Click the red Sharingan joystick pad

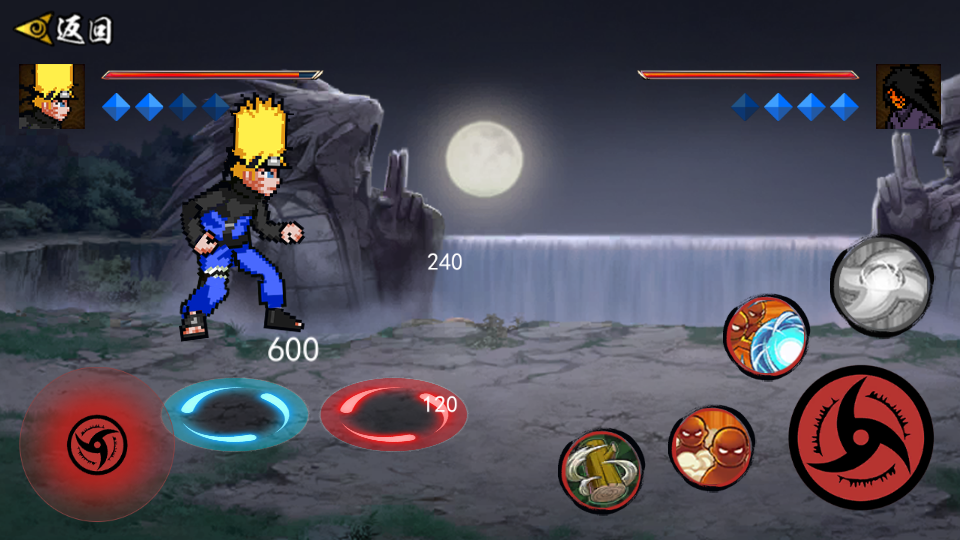pyautogui.click(x=97, y=444)
